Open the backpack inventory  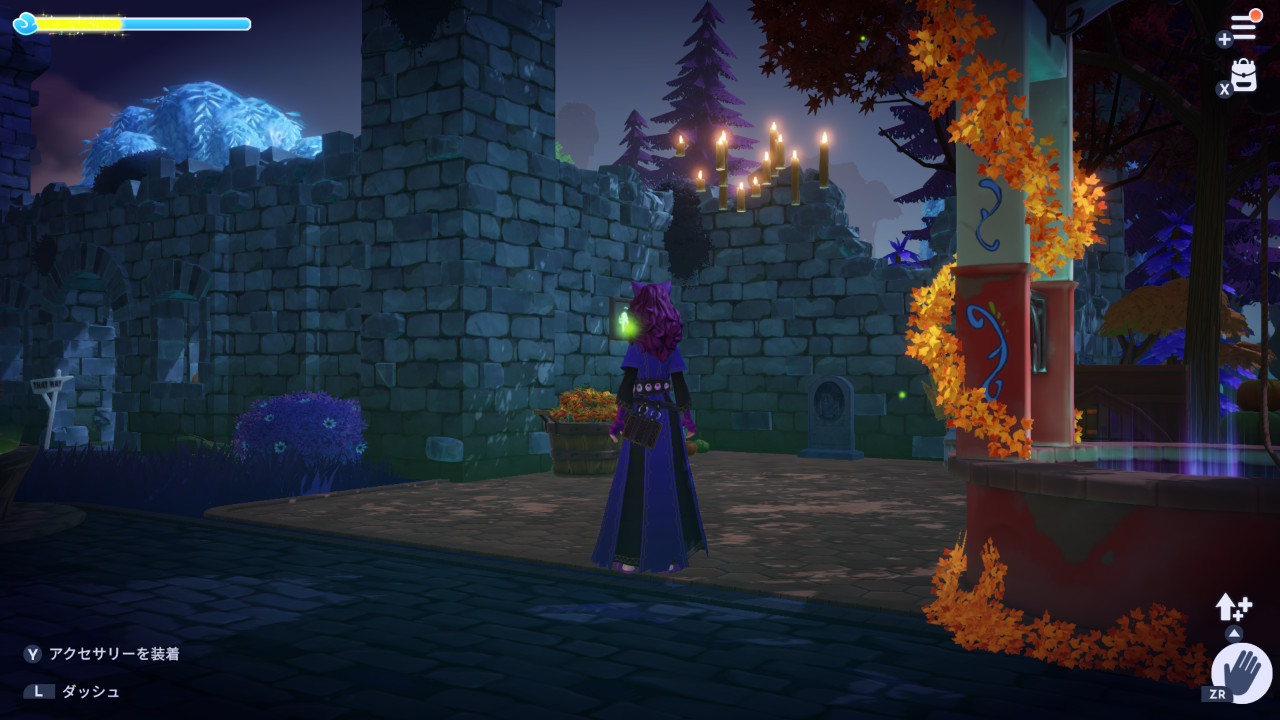pyautogui.click(x=1244, y=76)
